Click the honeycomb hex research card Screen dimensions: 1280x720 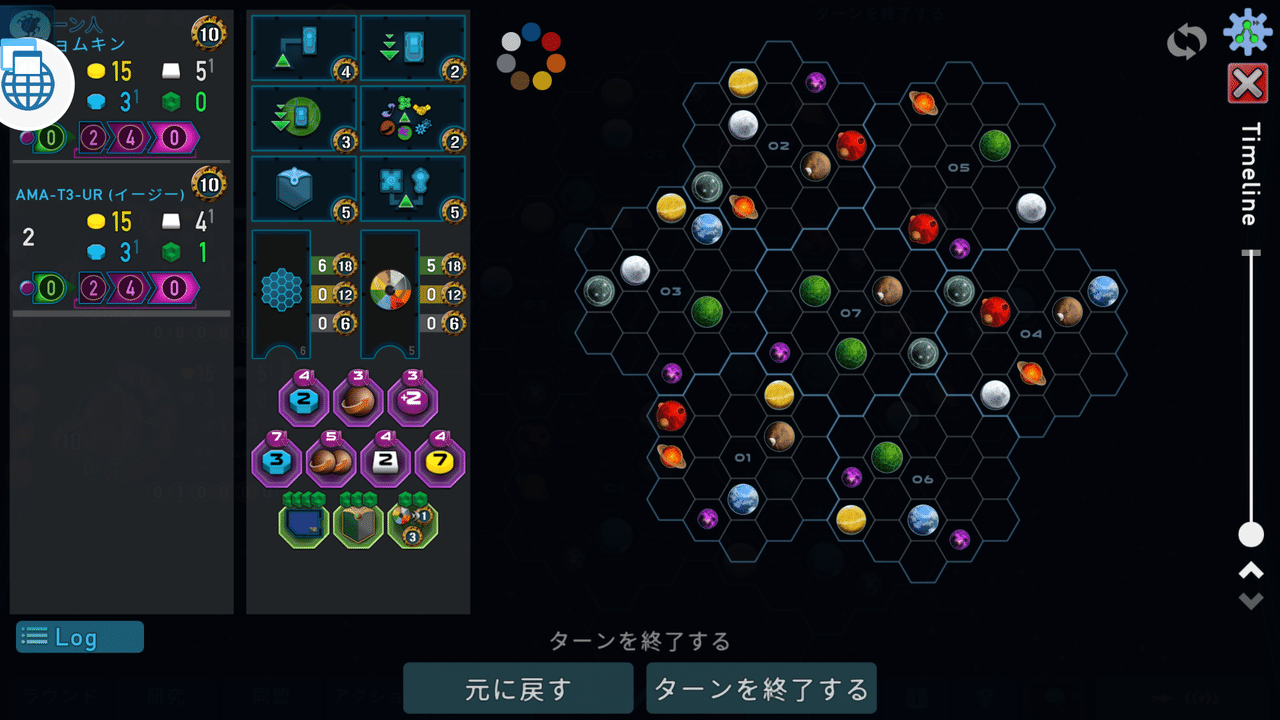pyautogui.click(x=281, y=292)
